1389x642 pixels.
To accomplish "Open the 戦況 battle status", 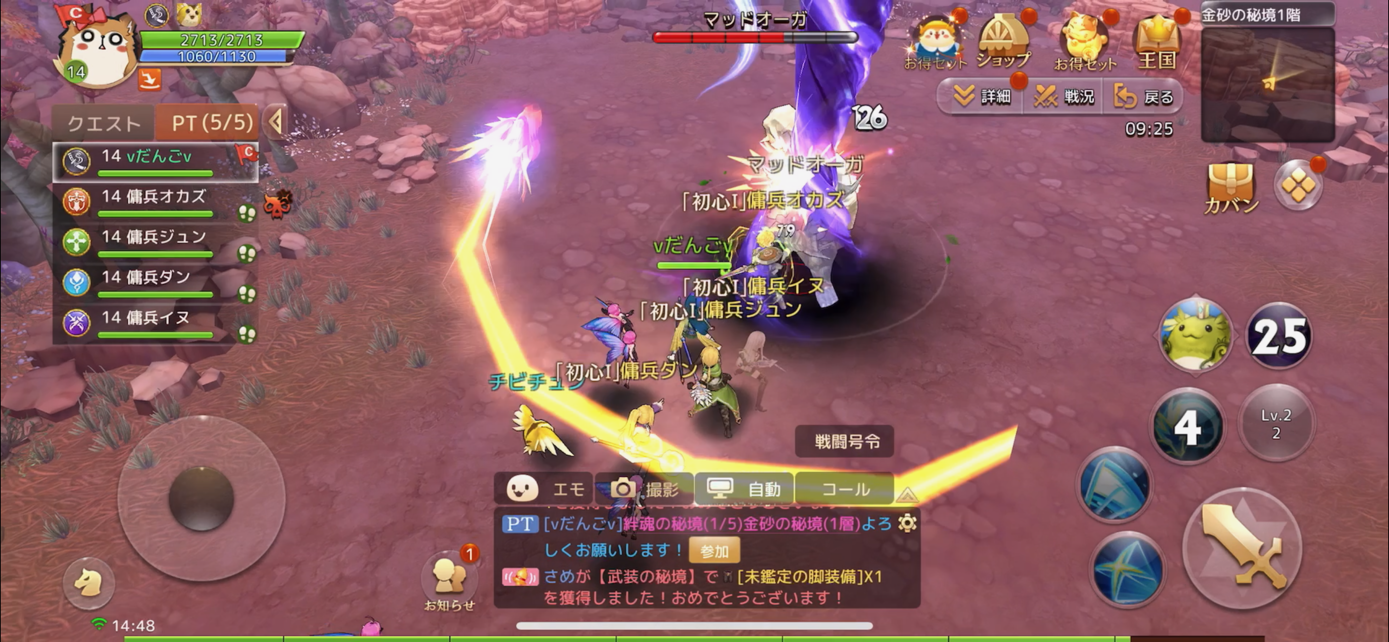I will pyautogui.click(x=1064, y=97).
